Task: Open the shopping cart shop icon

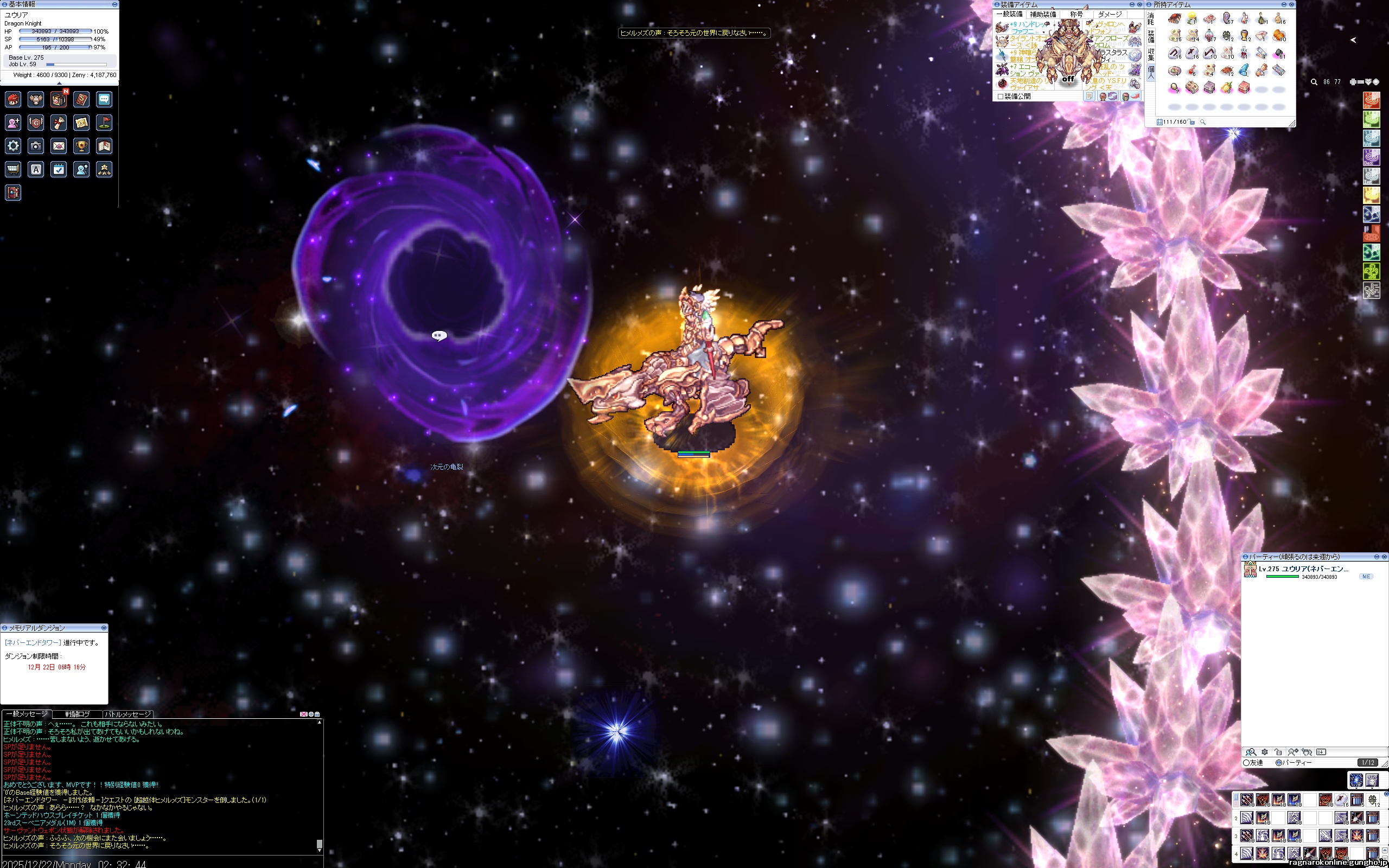Action: point(12,169)
